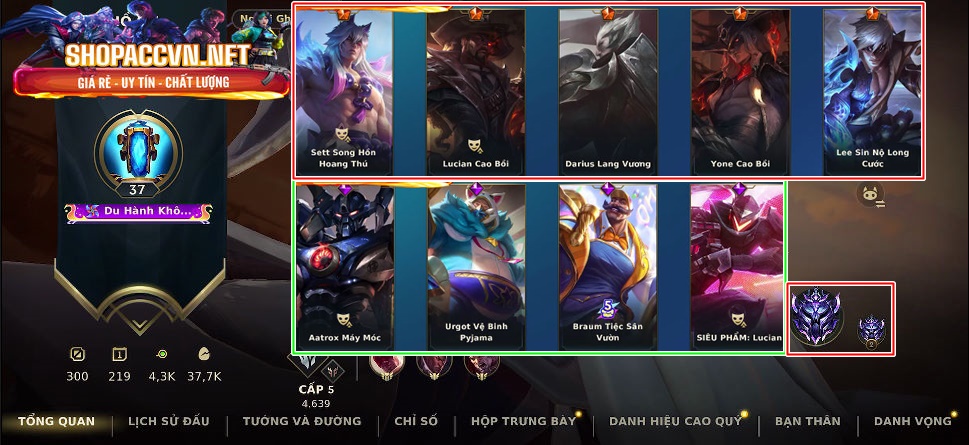Select the Yone Cao Bồi skin card

tap(740, 92)
